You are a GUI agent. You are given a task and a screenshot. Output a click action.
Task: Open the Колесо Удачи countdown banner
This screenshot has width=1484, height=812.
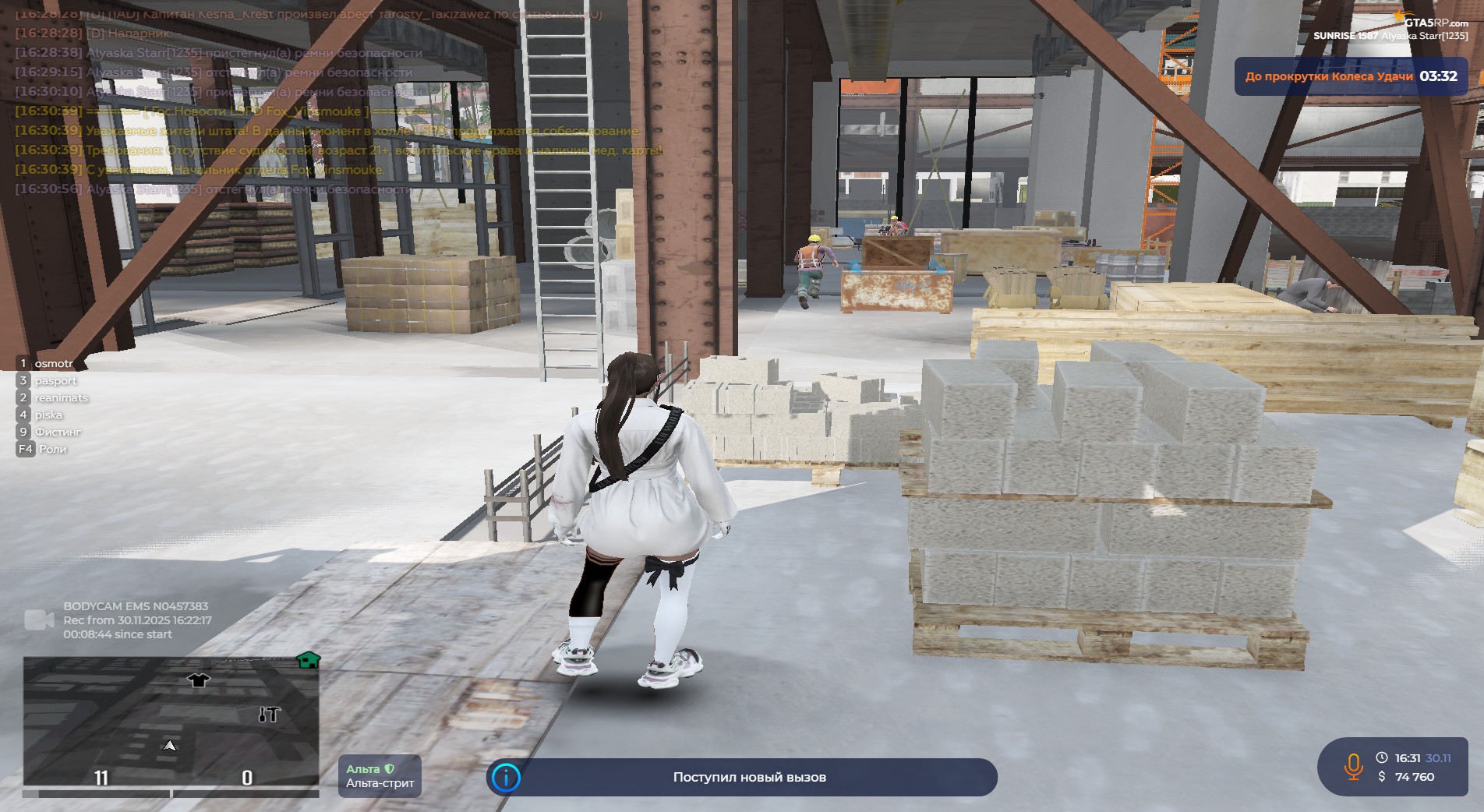coord(1350,76)
